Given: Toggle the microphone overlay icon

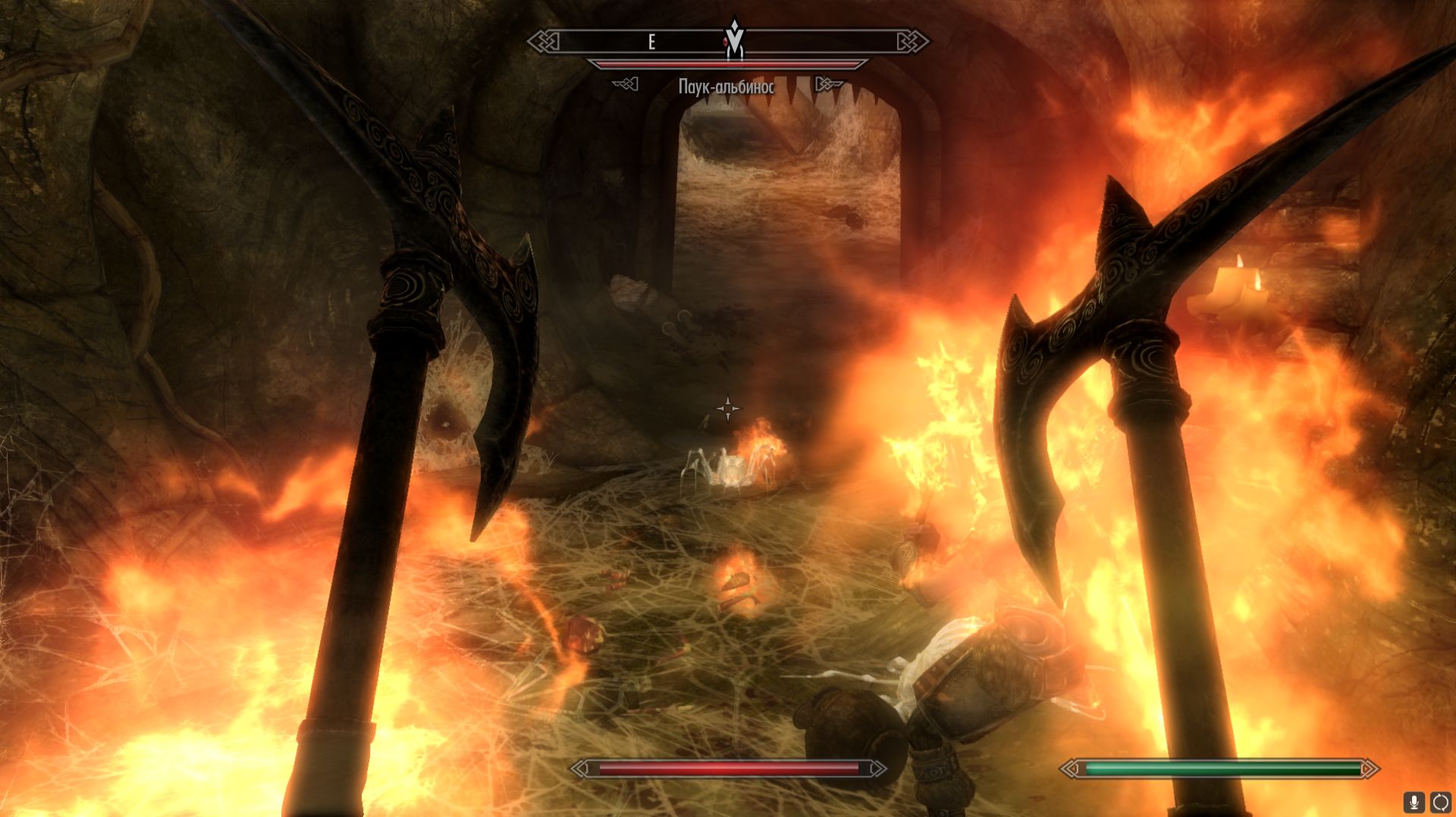Looking at the screenshot, I should point(1413,802).
